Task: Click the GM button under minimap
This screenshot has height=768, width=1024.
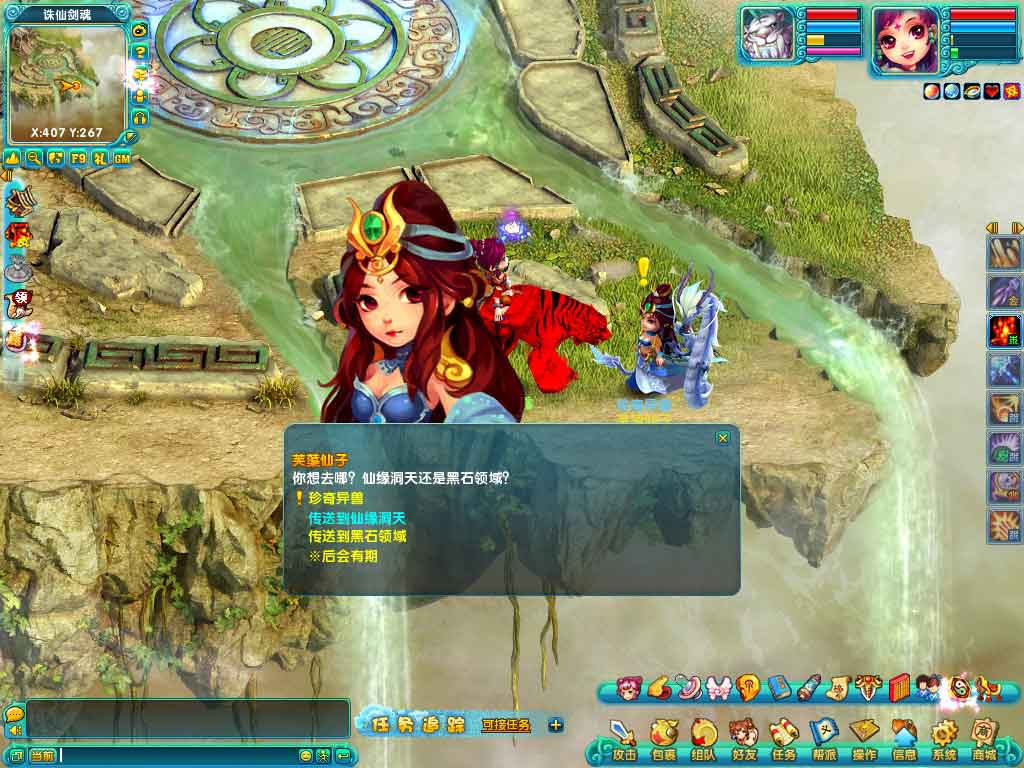Action: point(122,158)
